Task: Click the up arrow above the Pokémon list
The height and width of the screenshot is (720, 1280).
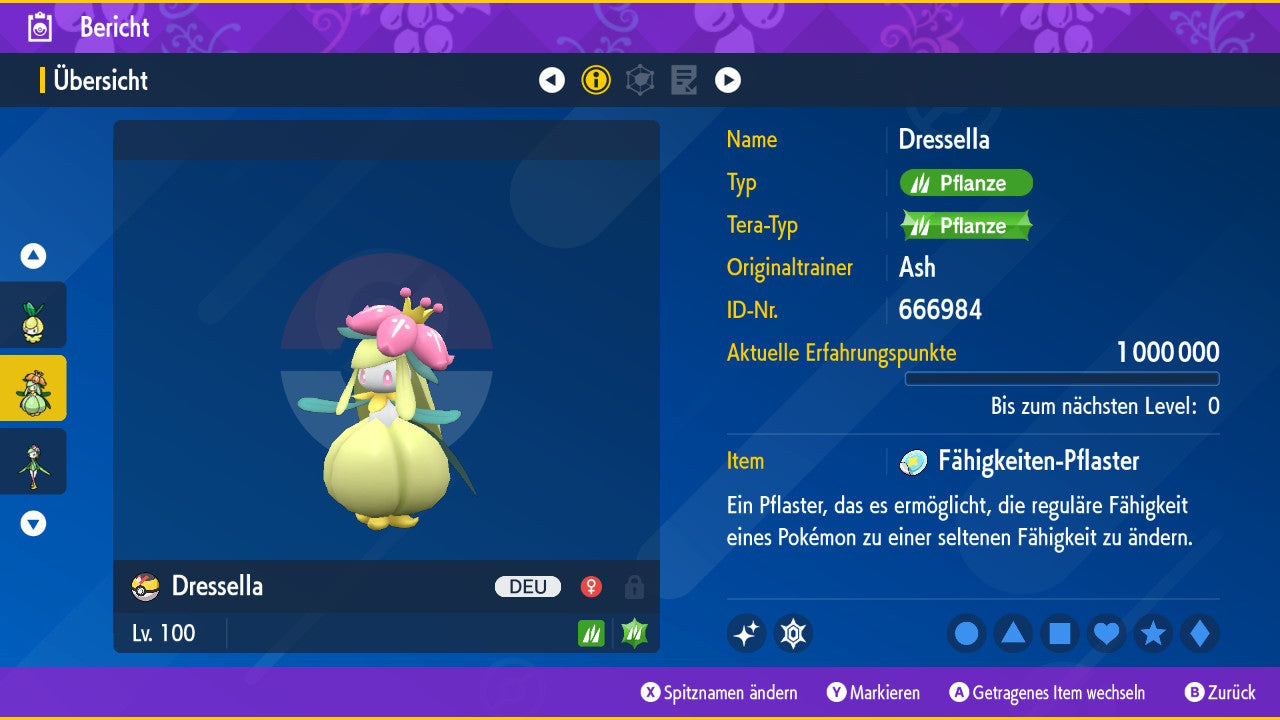Action: click(33, 256)
